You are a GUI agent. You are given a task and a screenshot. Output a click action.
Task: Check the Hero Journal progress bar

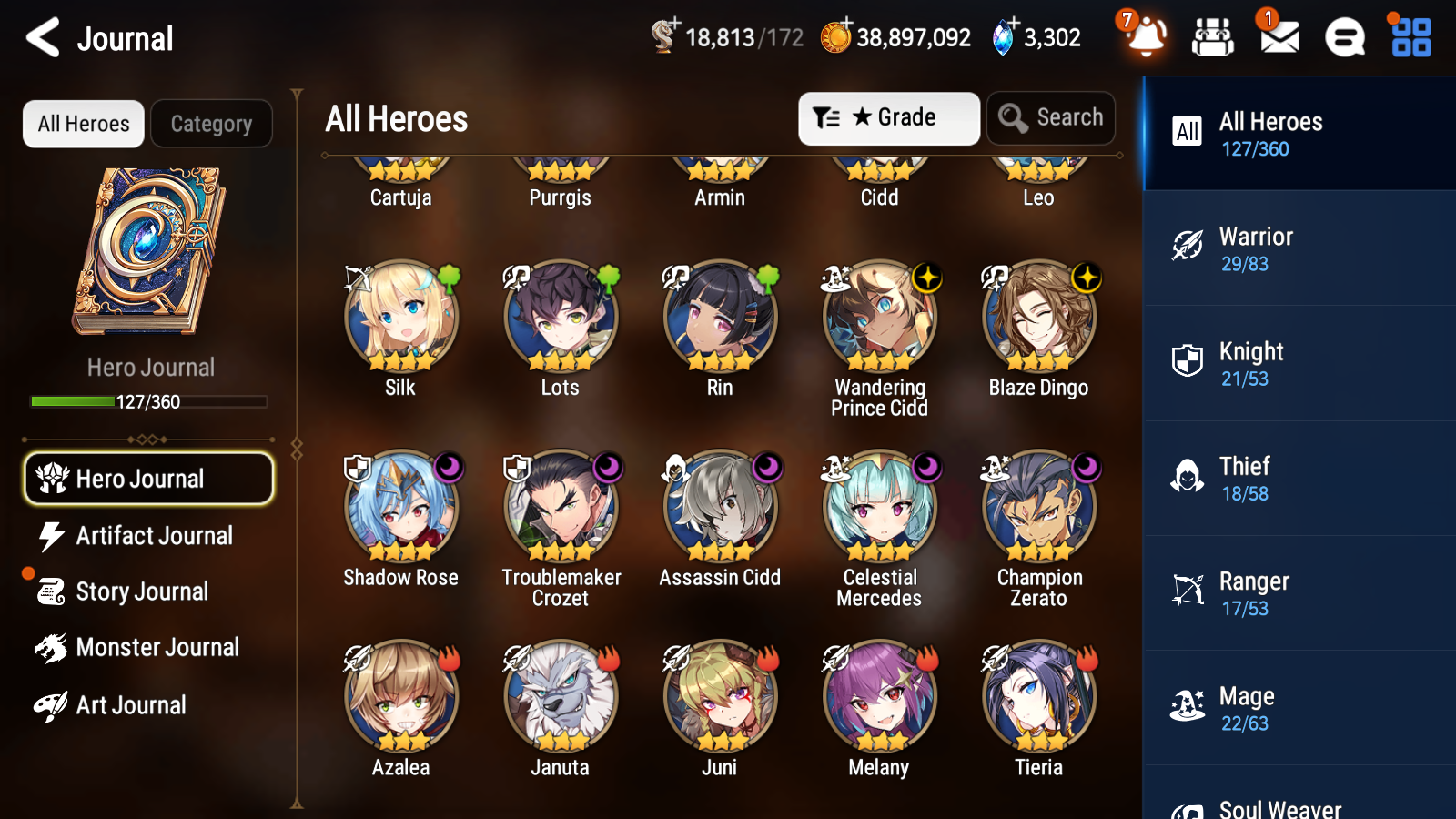[148, 400]
